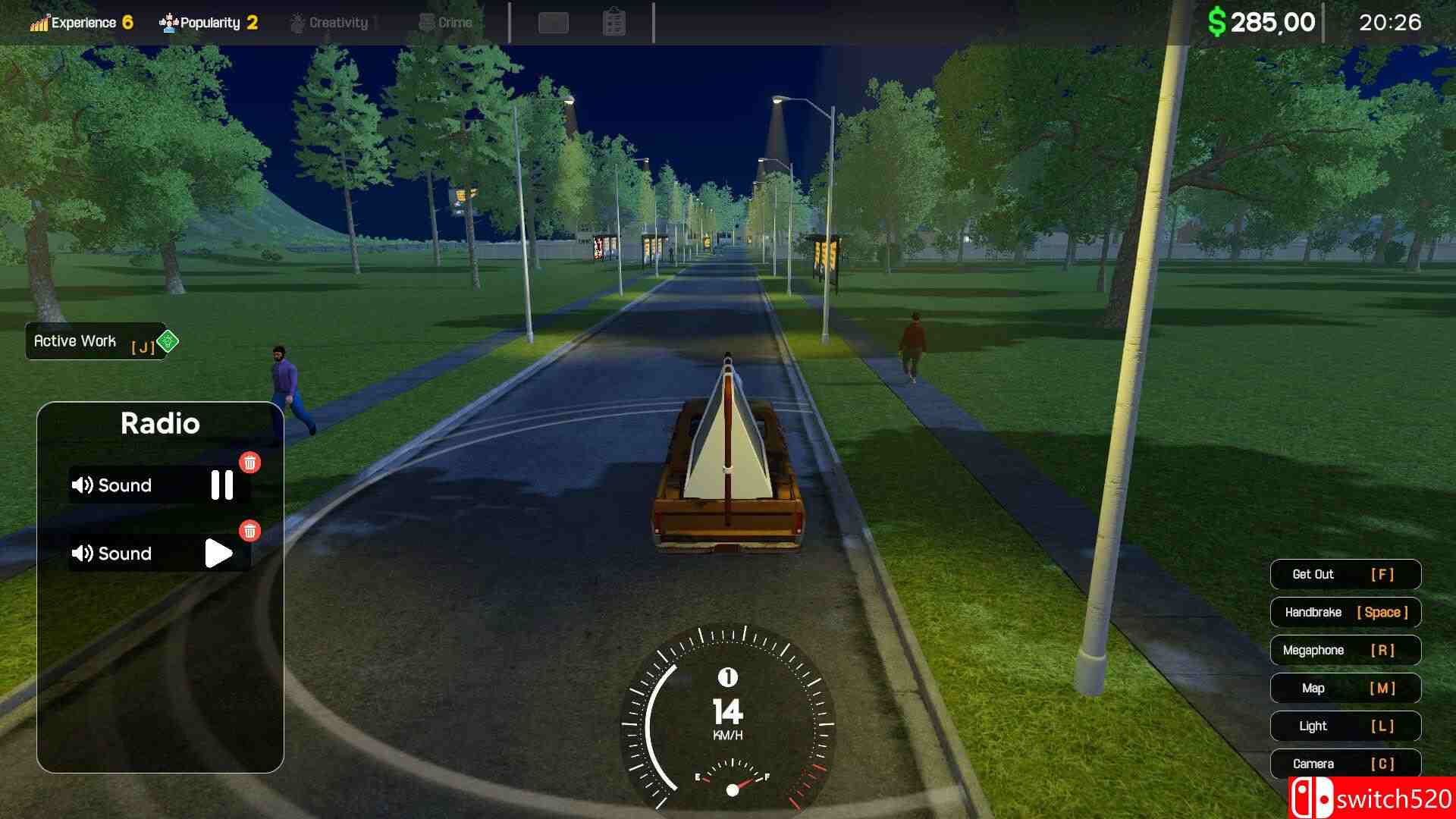
Task: Open the clipboard icon in the top toolbar
Action: pos(615,22)
